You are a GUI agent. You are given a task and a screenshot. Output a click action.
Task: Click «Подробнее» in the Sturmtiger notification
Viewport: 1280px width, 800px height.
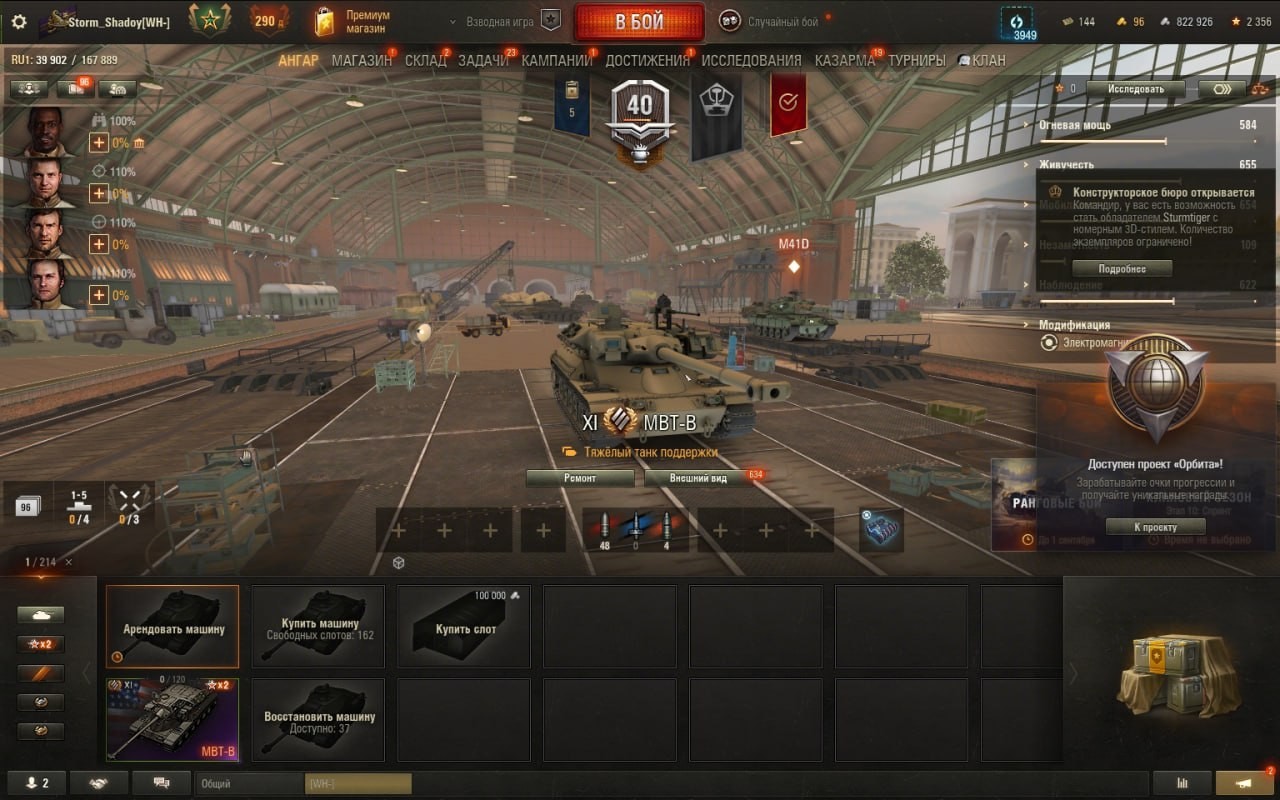click(1122, 268)
